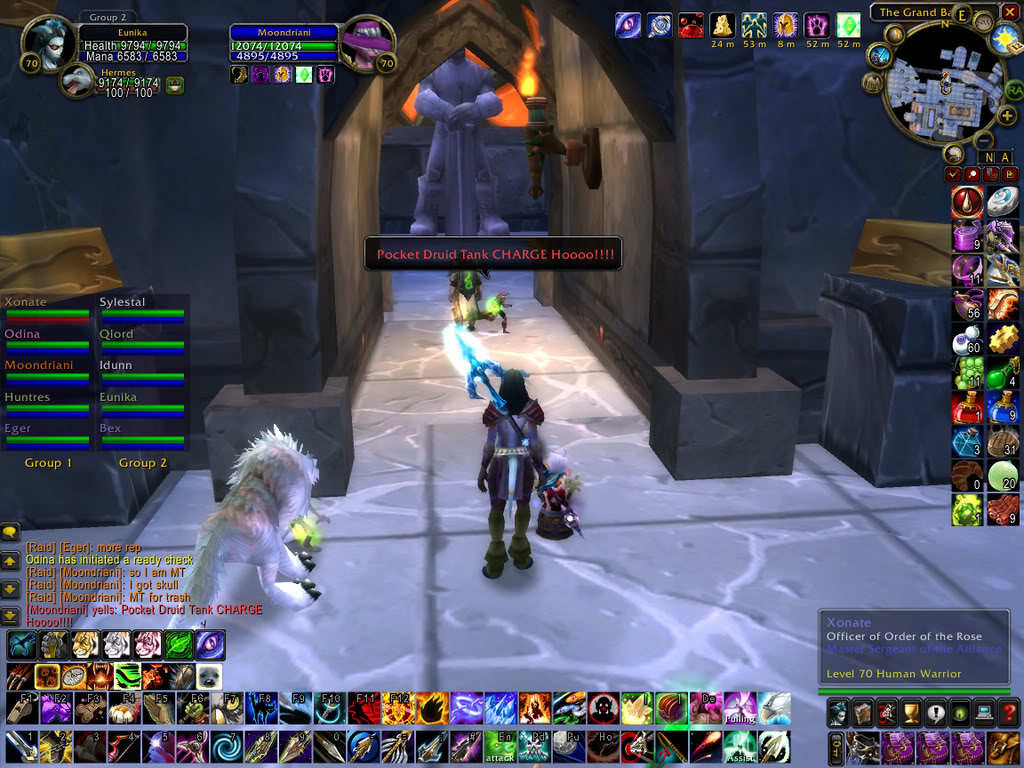Target Sylestal from the raid list

[x=140, y=309]
